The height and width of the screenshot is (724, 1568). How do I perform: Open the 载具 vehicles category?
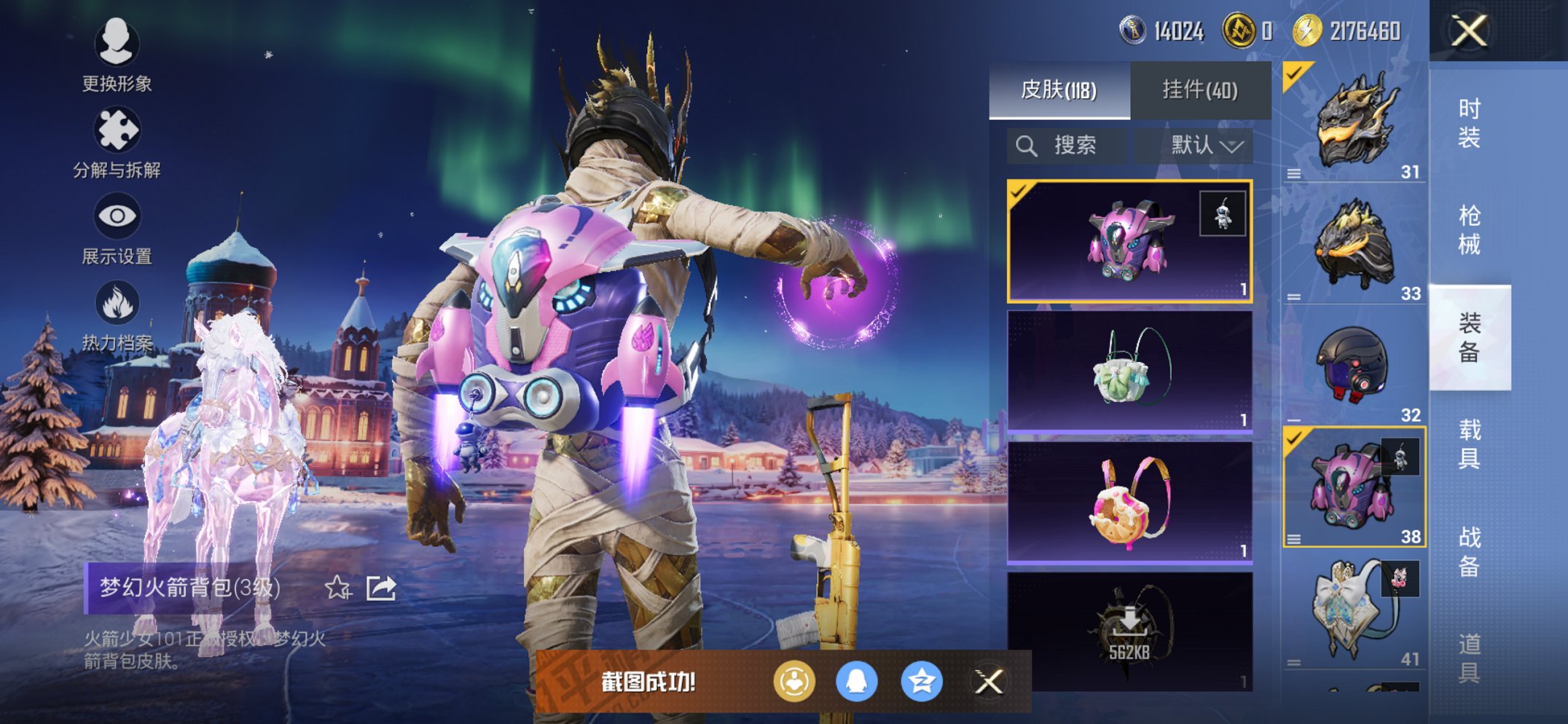point(1469,444)
